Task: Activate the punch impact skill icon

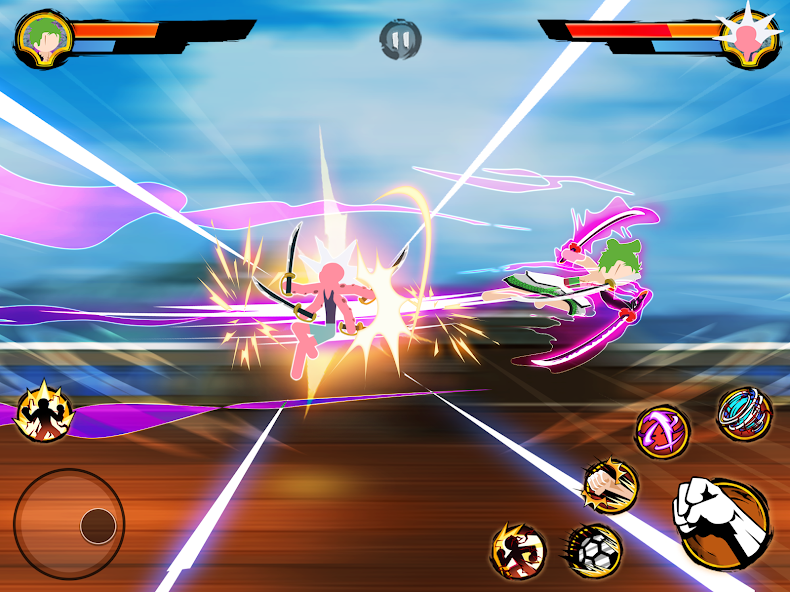Action: point(610,485)
